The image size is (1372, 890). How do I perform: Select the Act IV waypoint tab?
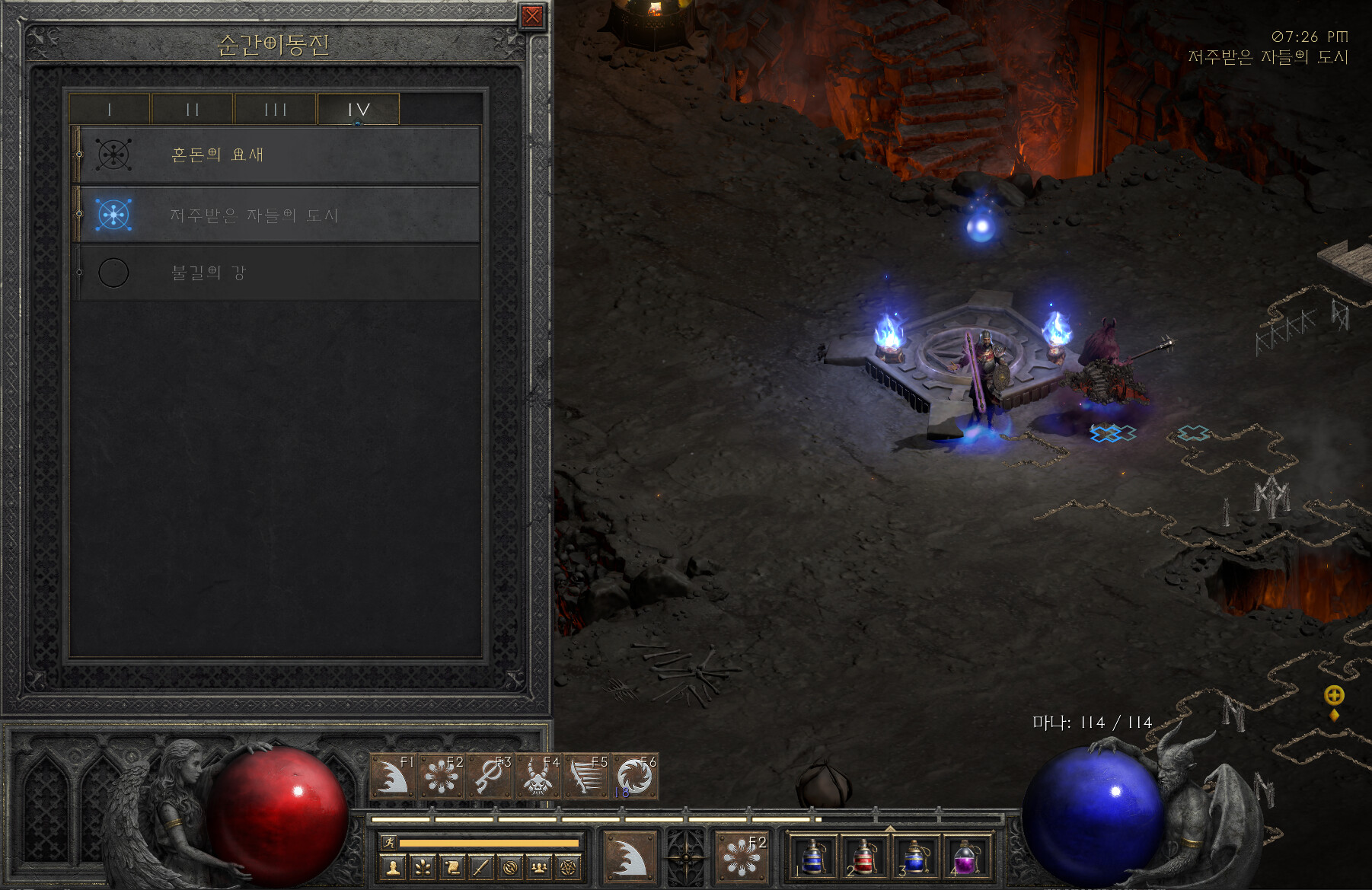click(x=358, y=110)
